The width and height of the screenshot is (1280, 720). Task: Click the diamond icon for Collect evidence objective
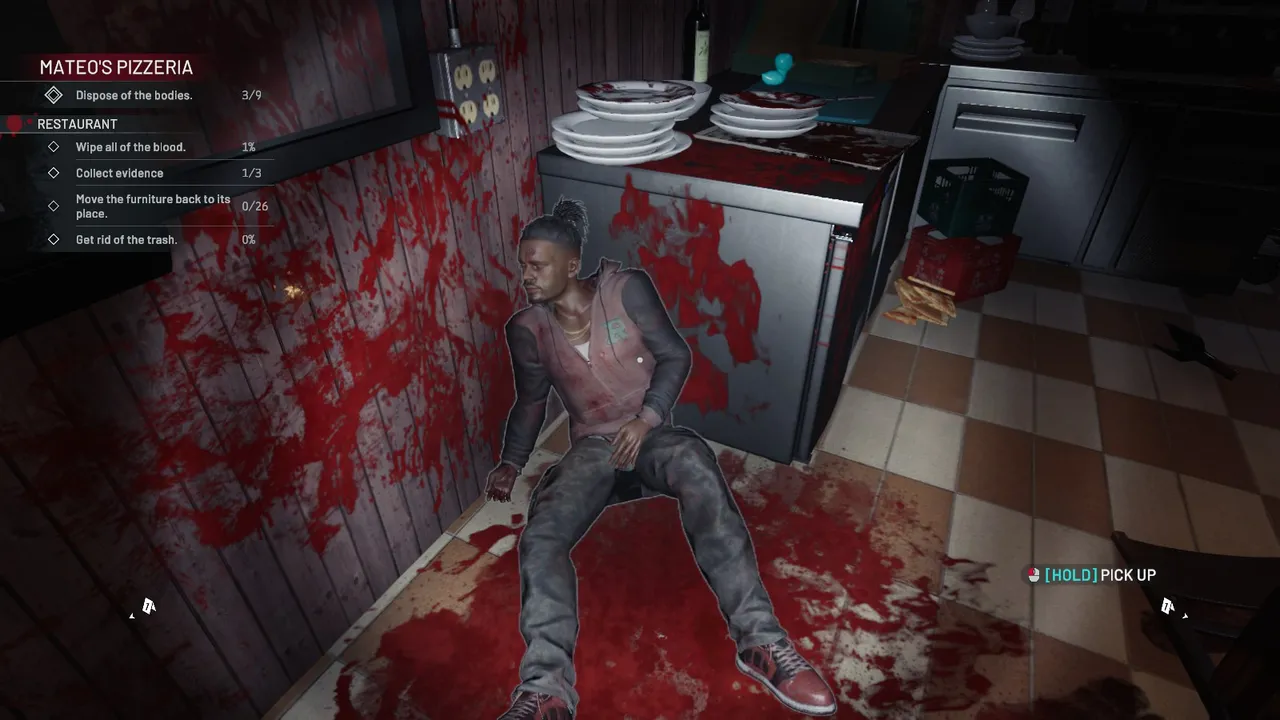[54, 172]
